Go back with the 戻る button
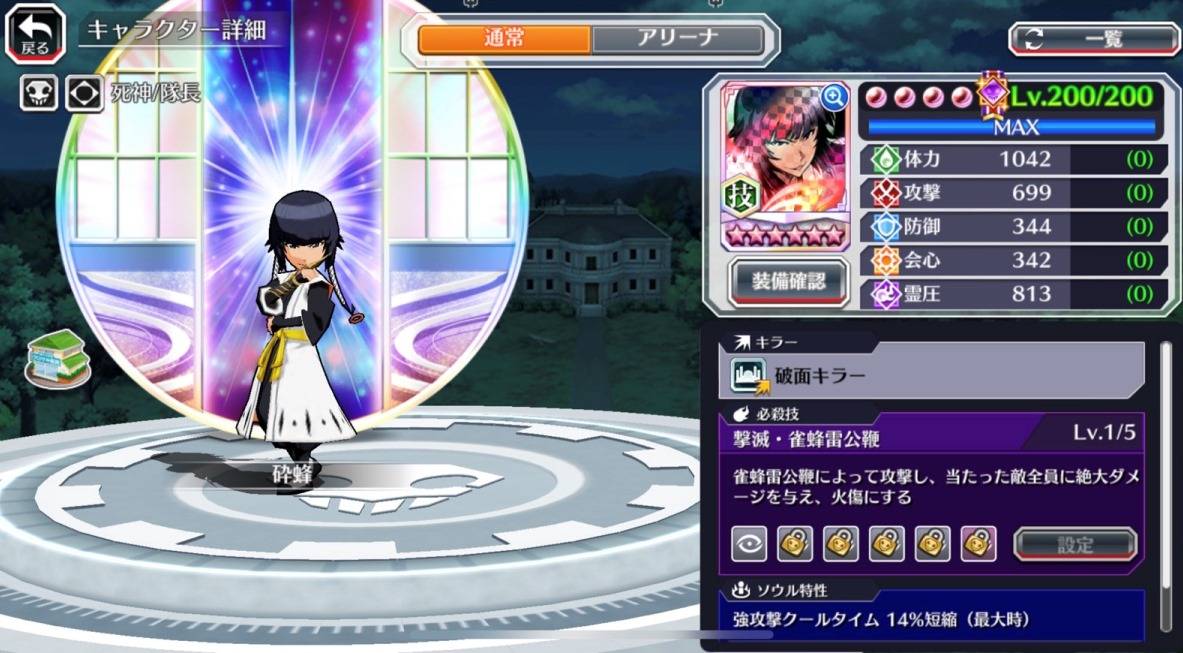Viewport: 1183px width, 653px height. [35, 33]
